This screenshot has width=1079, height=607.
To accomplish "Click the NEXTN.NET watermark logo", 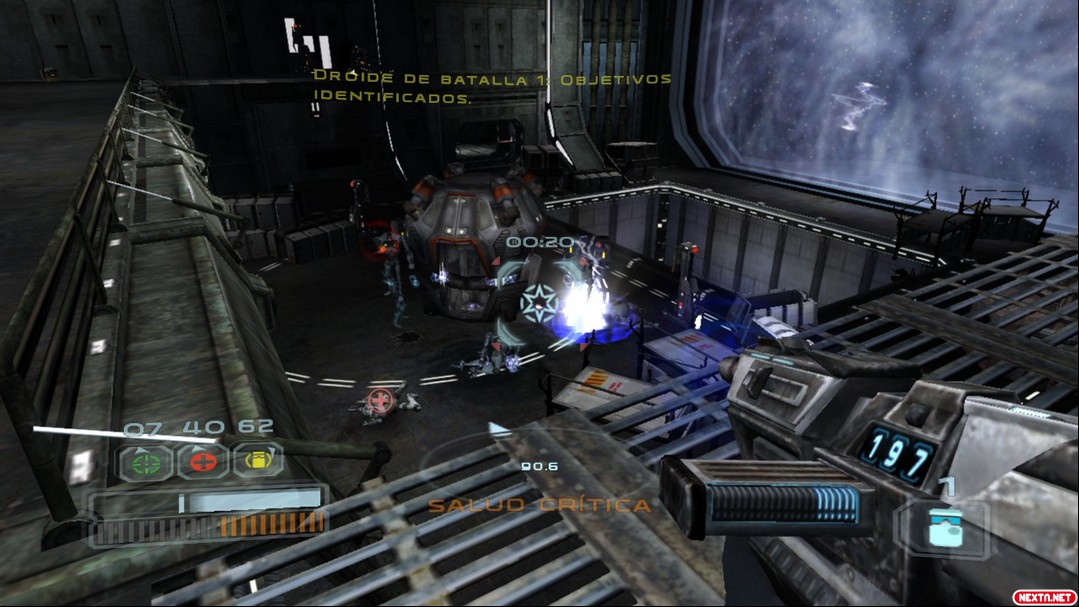I will (x=1043, y=596).
